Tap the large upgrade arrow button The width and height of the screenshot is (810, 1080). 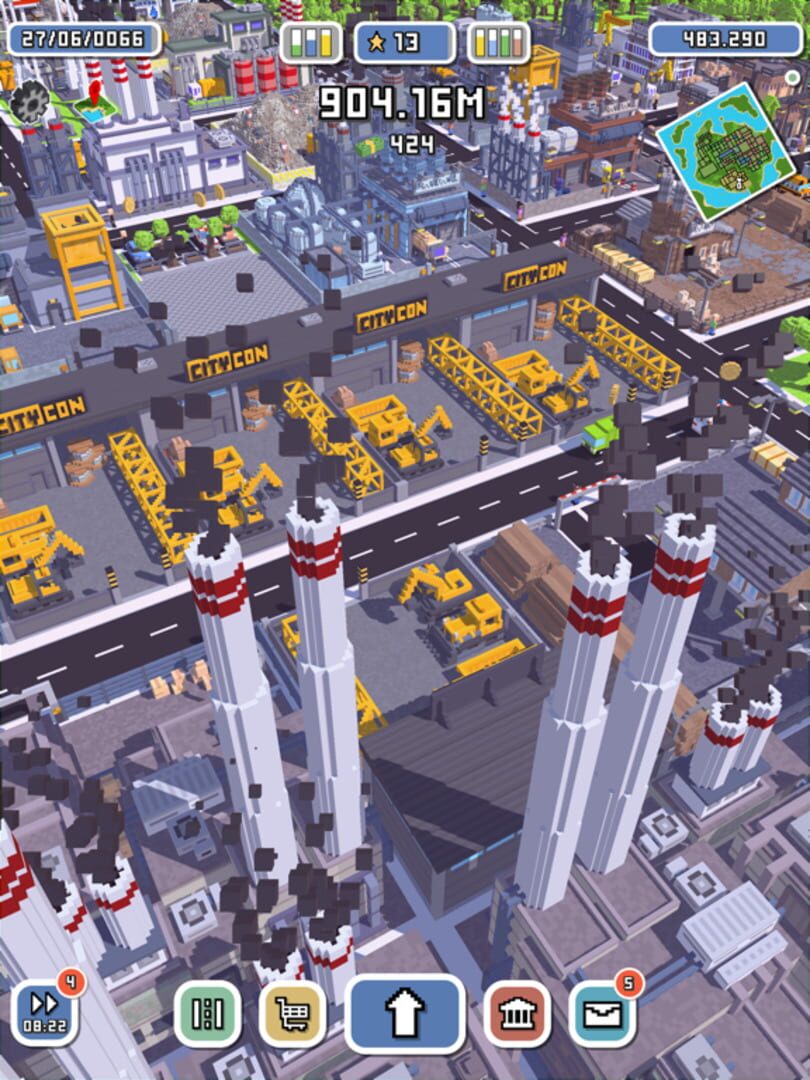pos(404,1013)
